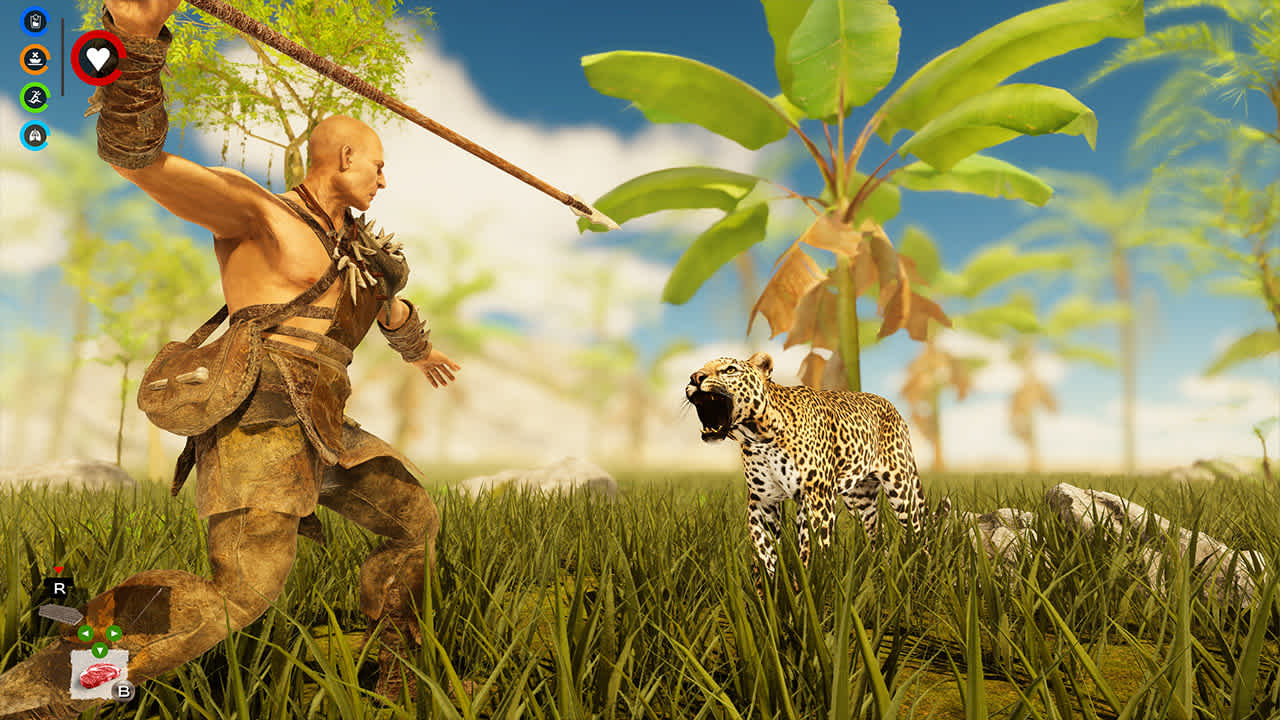This screenshot has width=1280, height=720.
Task: Cycle items right with the green right arrow
Action: pyautogui.click(x=113, y=633)
